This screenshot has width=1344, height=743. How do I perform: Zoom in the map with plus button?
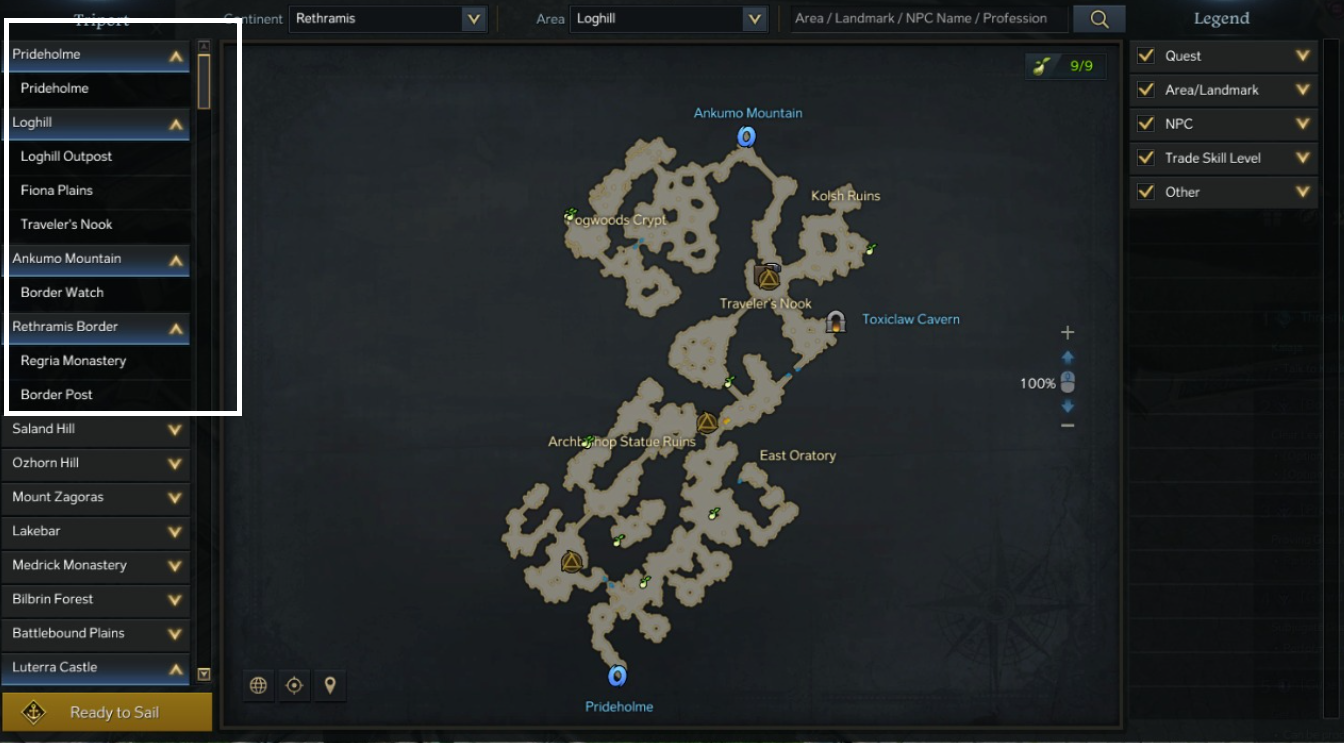(x=1067, y=332)
